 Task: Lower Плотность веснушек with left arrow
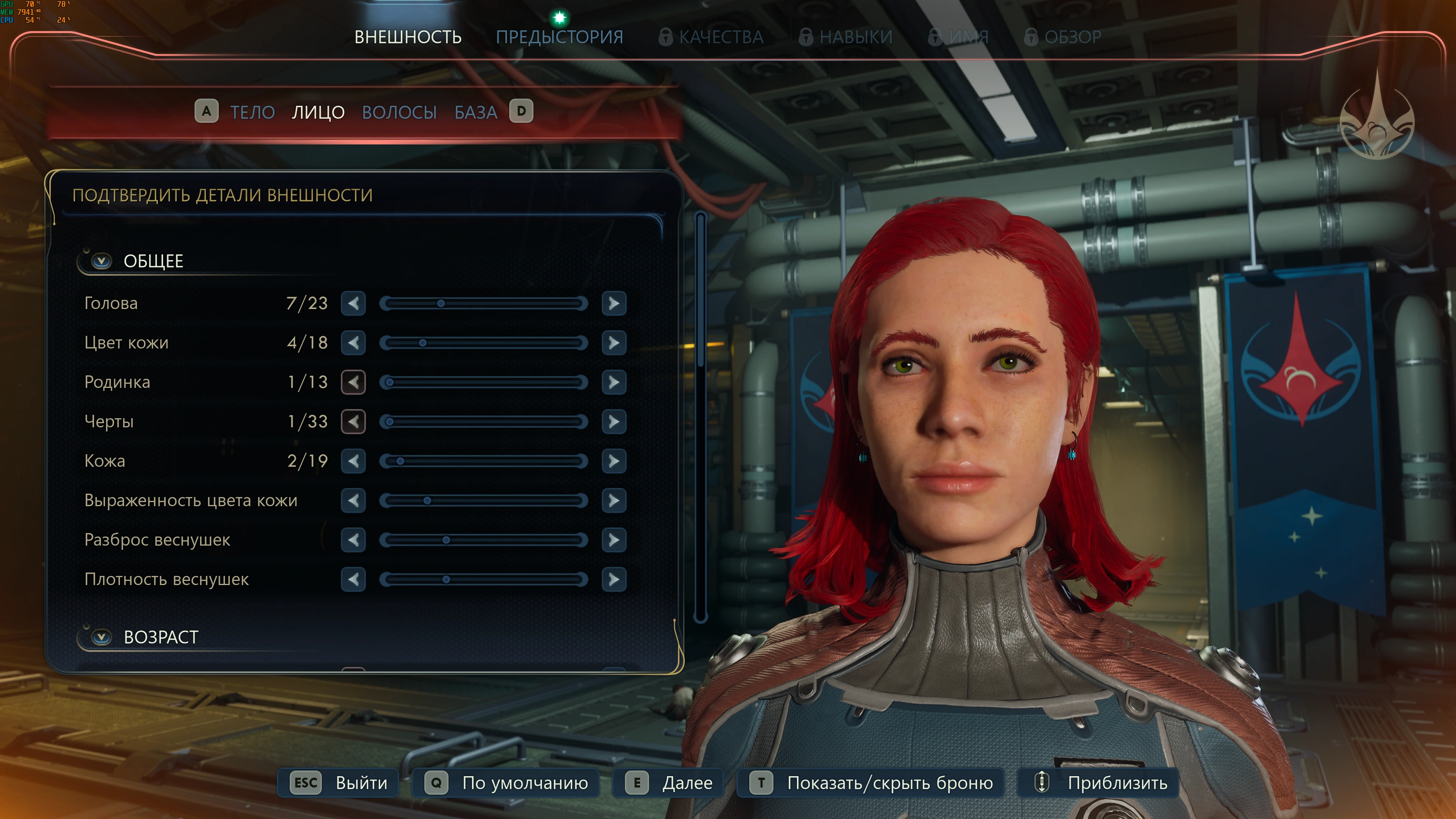pos(353,579)
